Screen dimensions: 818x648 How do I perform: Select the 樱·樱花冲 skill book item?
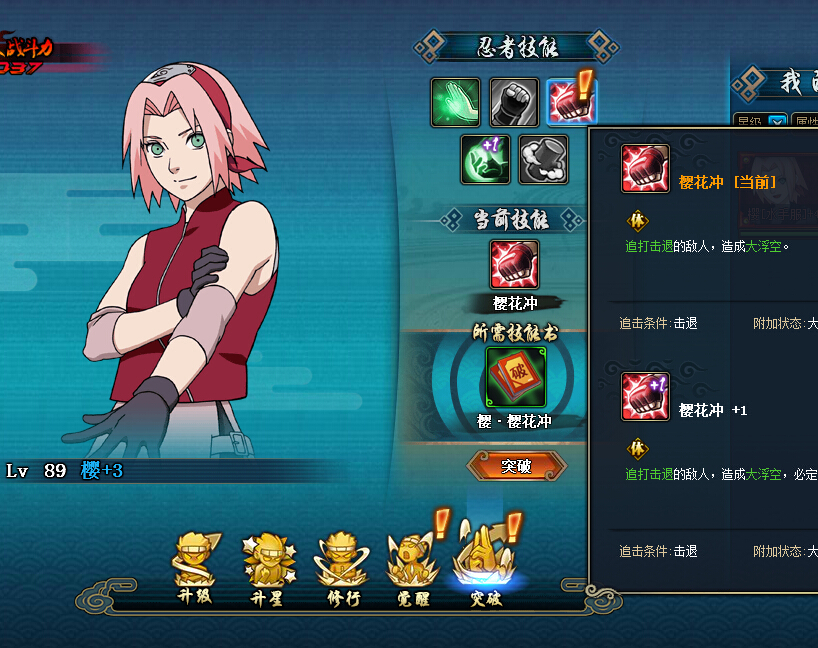[516, 377]
